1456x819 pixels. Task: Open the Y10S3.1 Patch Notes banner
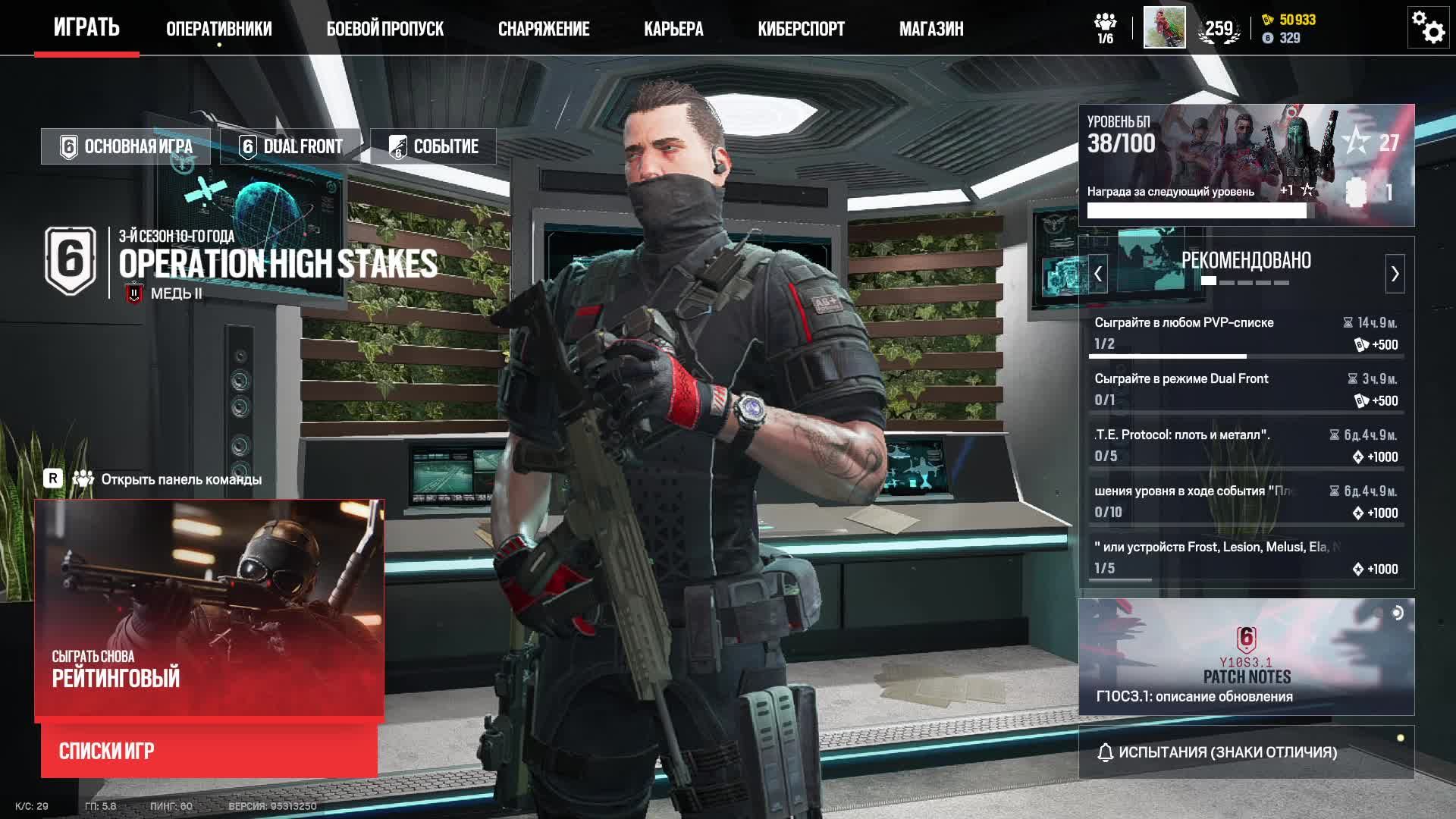pyautogui.click(x=1246, y=657)
